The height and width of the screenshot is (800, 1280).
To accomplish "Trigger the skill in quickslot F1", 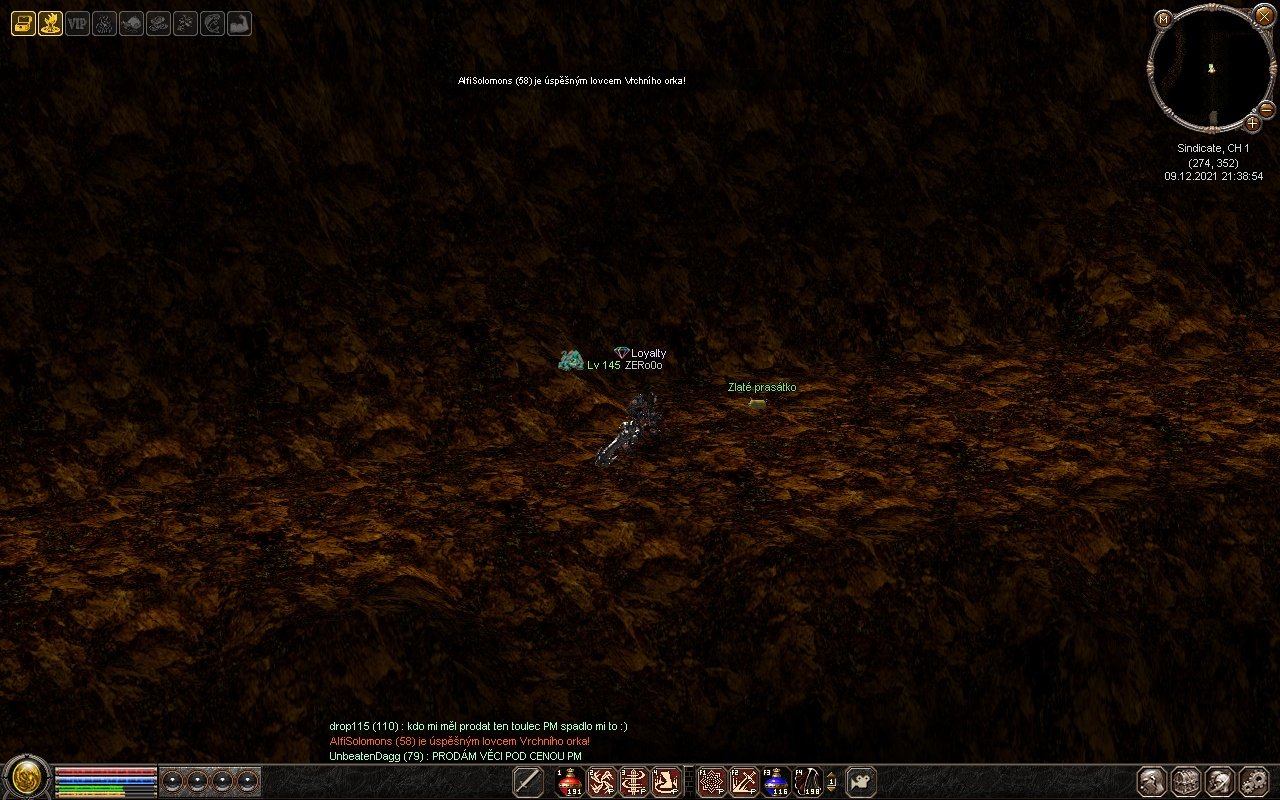I will click(712, 782).
